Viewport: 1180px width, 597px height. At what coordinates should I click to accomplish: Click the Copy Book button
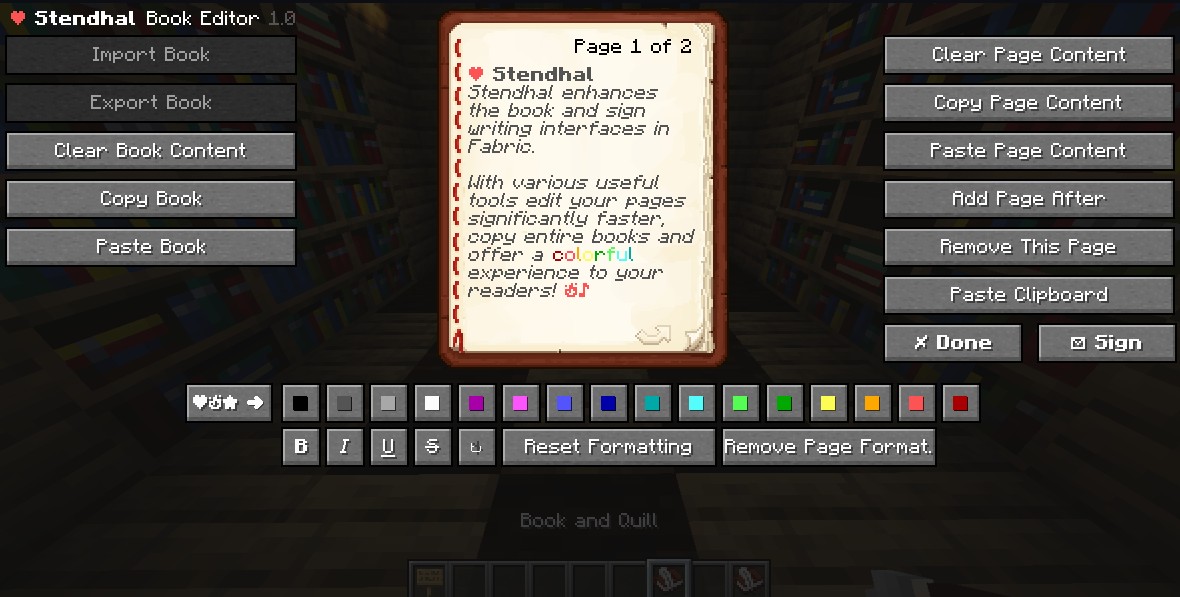coord(150,199)
